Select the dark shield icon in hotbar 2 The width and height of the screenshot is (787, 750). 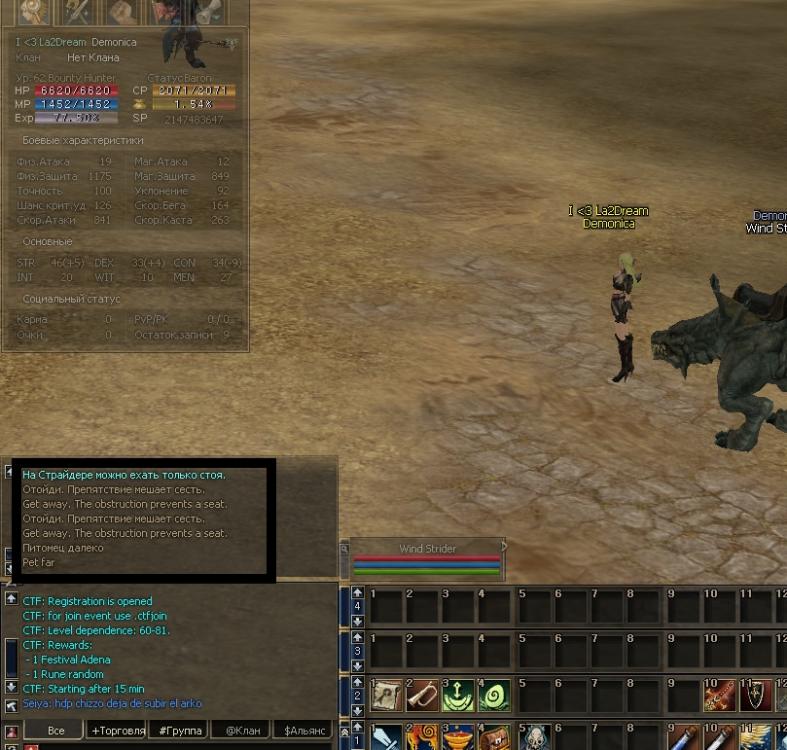tap(755, 696)
